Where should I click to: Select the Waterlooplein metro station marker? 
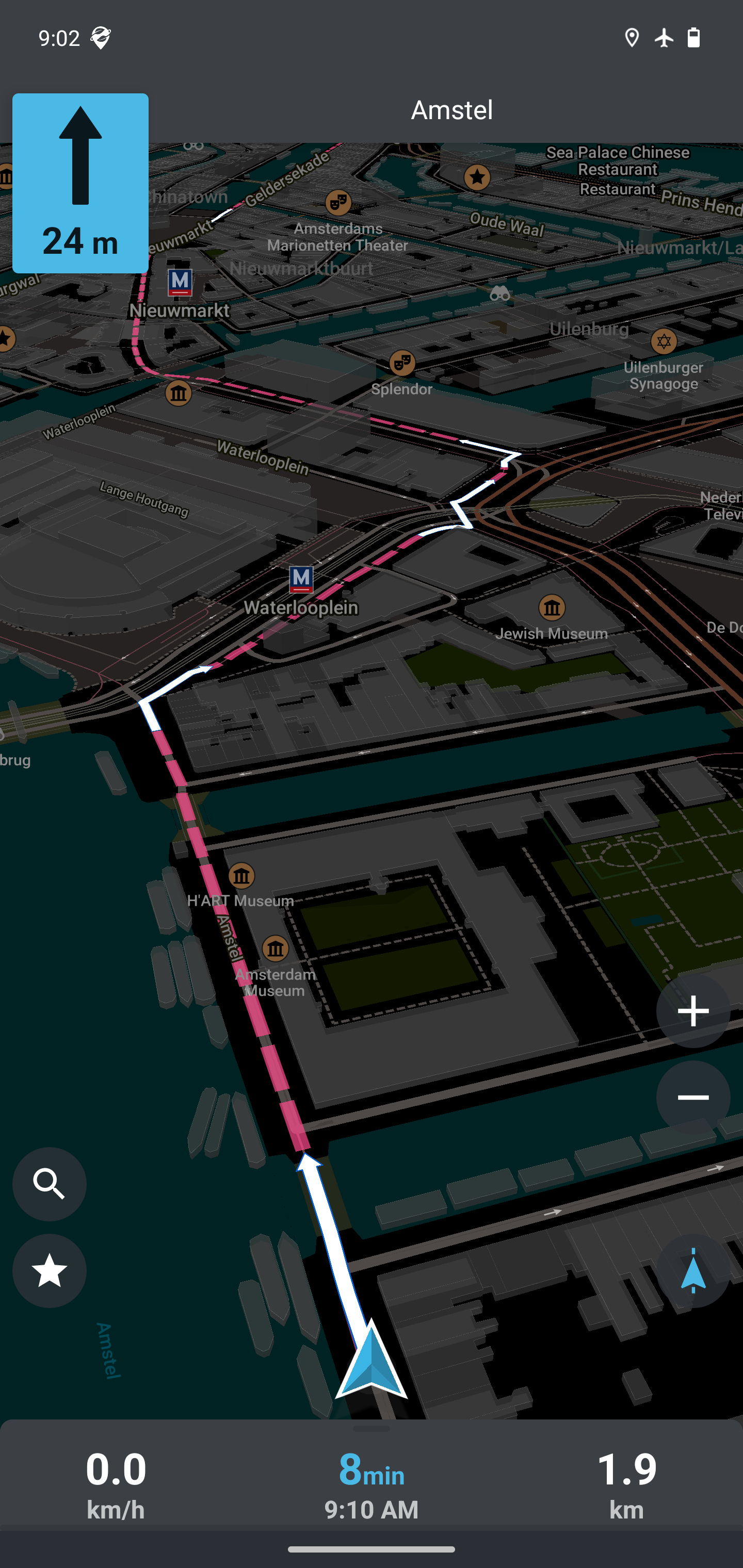tap(301, 579)
